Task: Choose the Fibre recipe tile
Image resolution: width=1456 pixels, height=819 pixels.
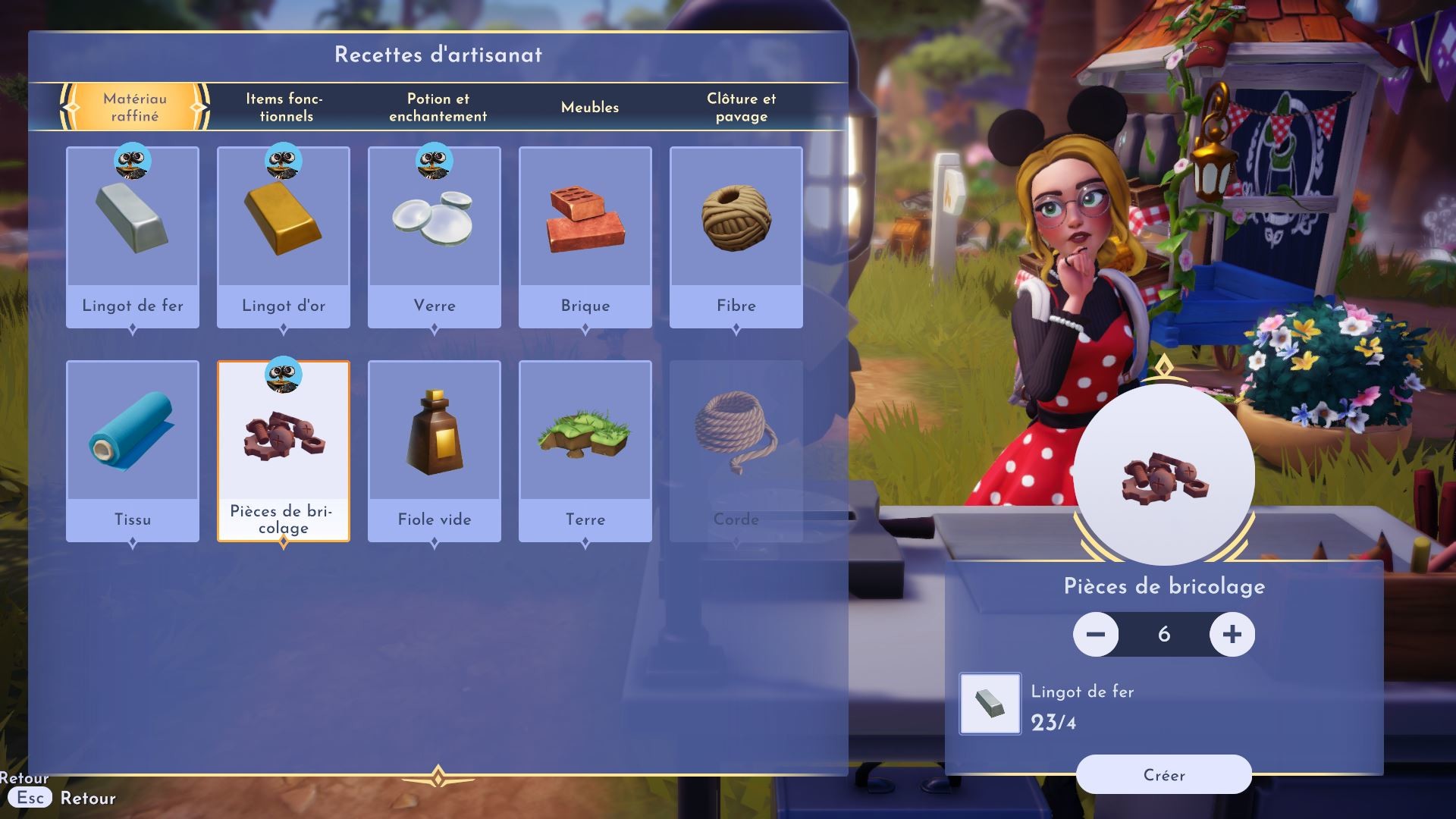Action: 736,237
